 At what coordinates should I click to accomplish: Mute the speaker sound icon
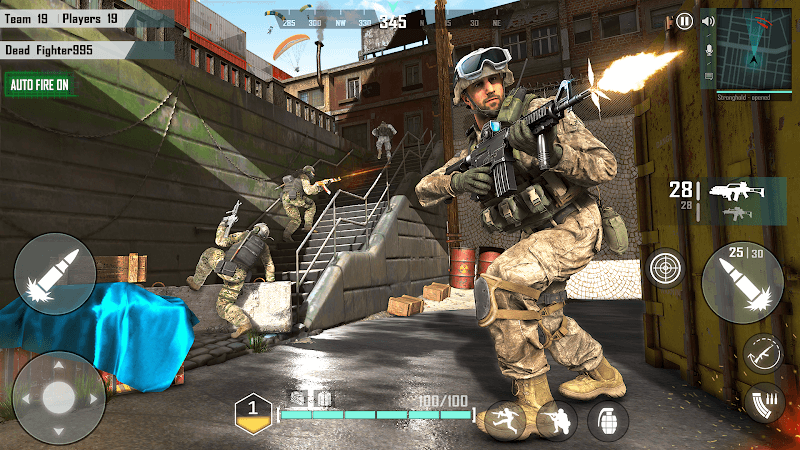tap(709, 21)
